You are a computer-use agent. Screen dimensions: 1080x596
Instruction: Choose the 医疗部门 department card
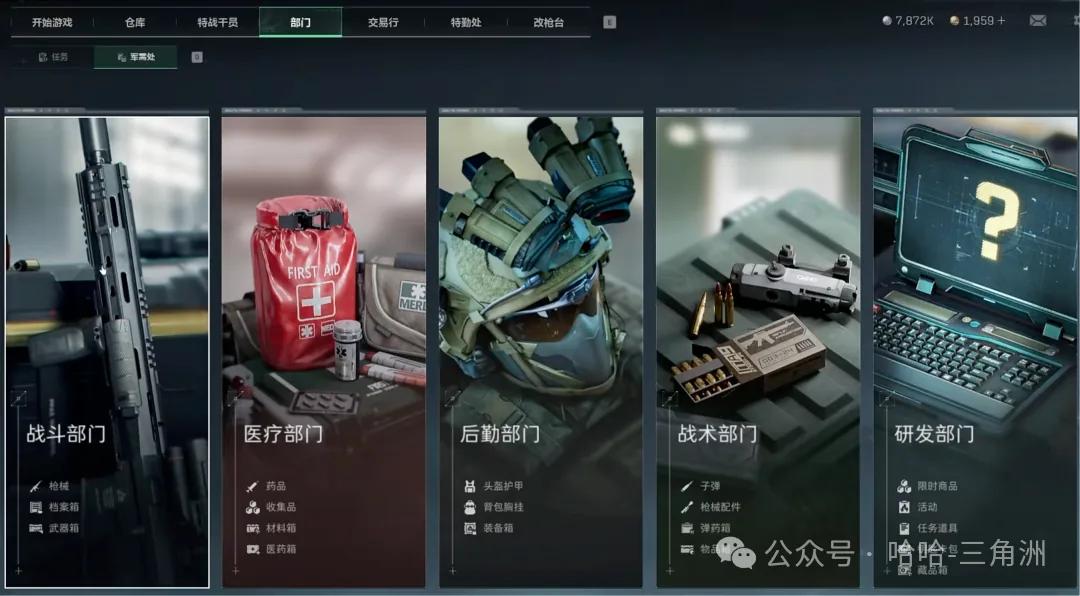click(x=324, y=351)
